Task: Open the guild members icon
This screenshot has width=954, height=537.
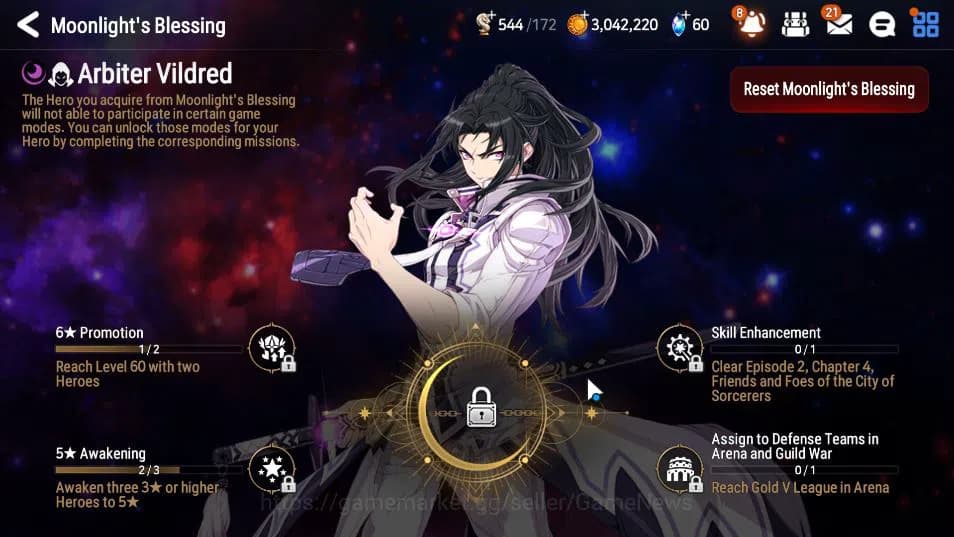Action: pos(795,25)
